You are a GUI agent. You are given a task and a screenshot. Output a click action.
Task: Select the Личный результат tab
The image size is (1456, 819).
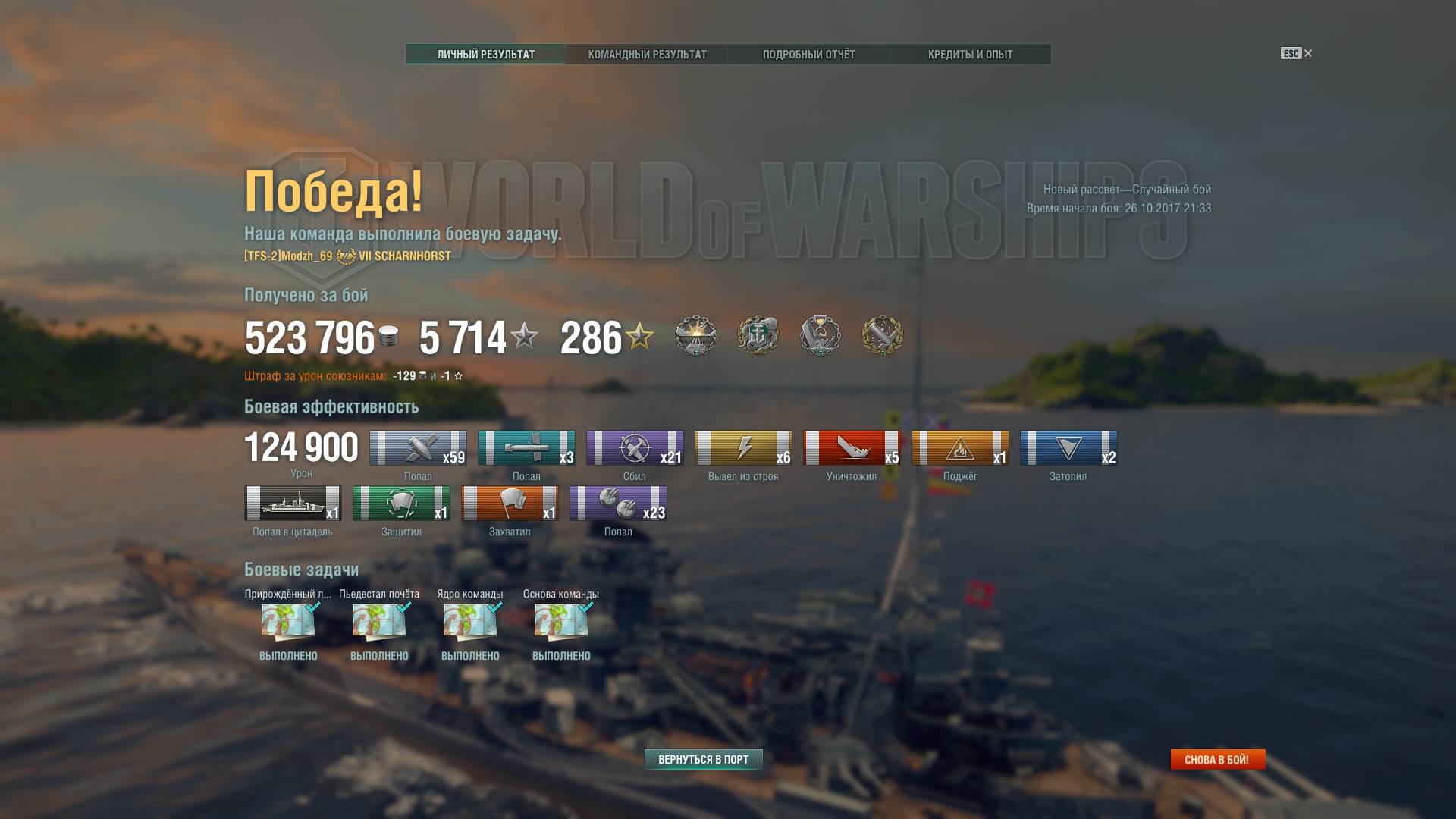[x=485, y=55]
